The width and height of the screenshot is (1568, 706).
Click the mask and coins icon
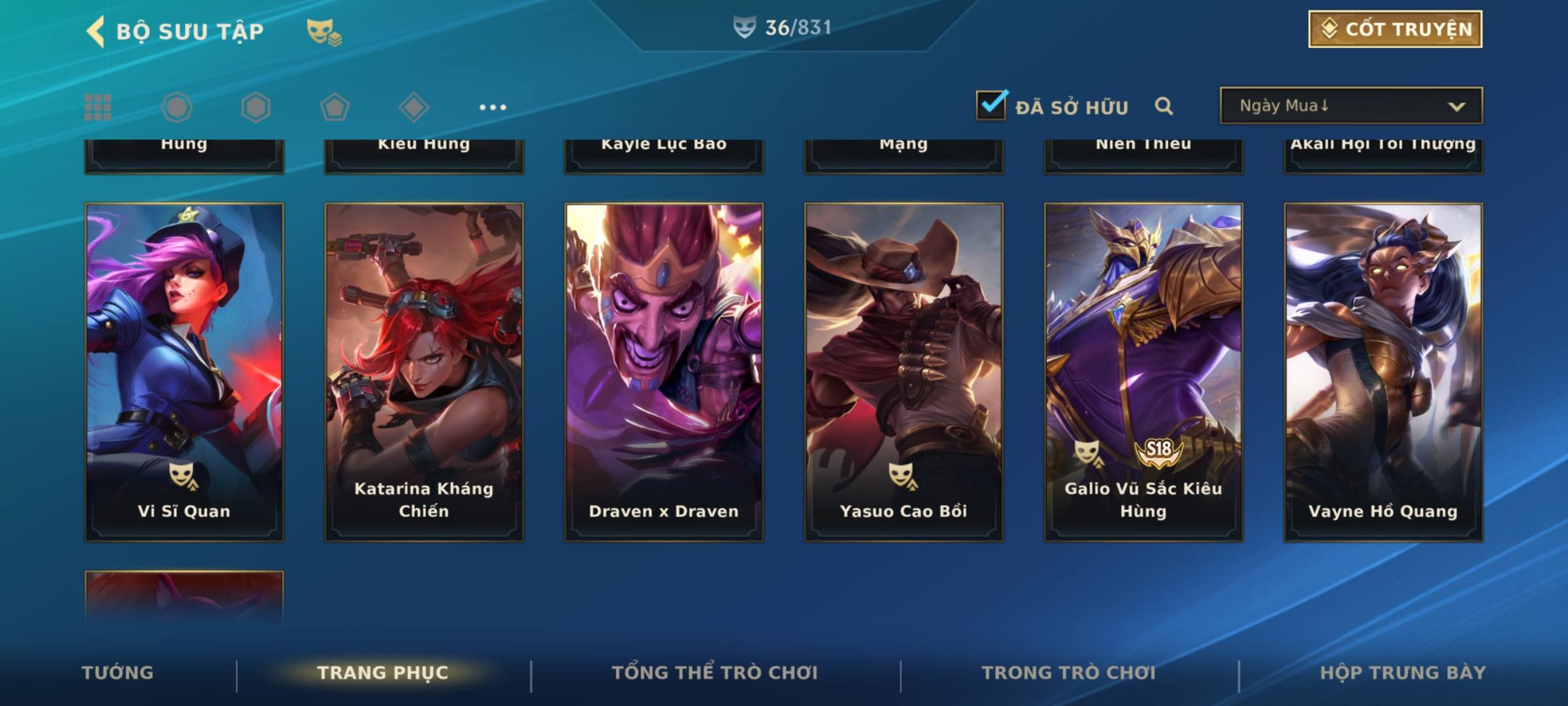coord(324,31)
